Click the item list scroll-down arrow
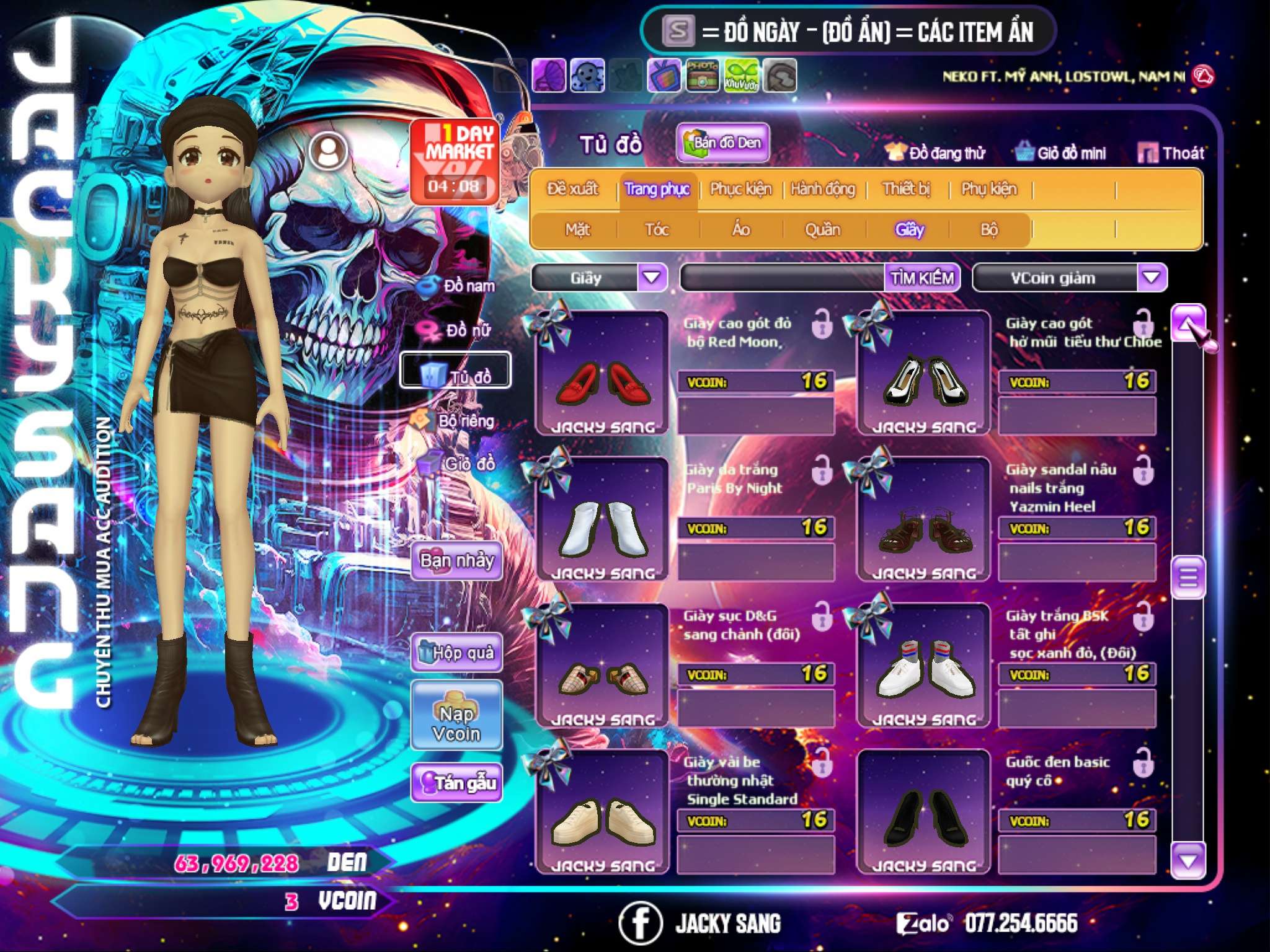1270x952 pixels. coord(1188,861)
